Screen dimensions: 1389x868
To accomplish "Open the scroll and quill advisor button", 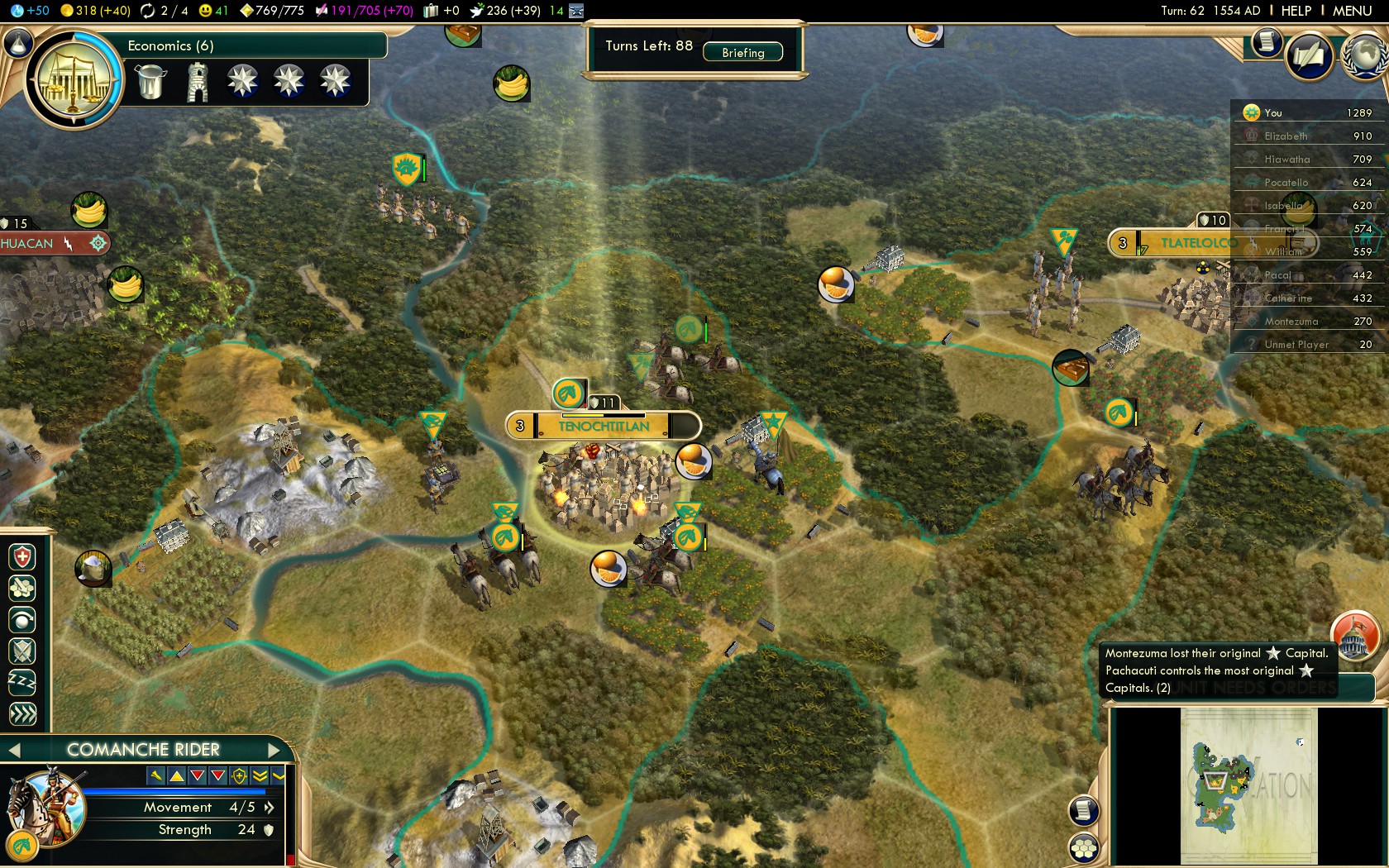I will (x=1310, y=55).
